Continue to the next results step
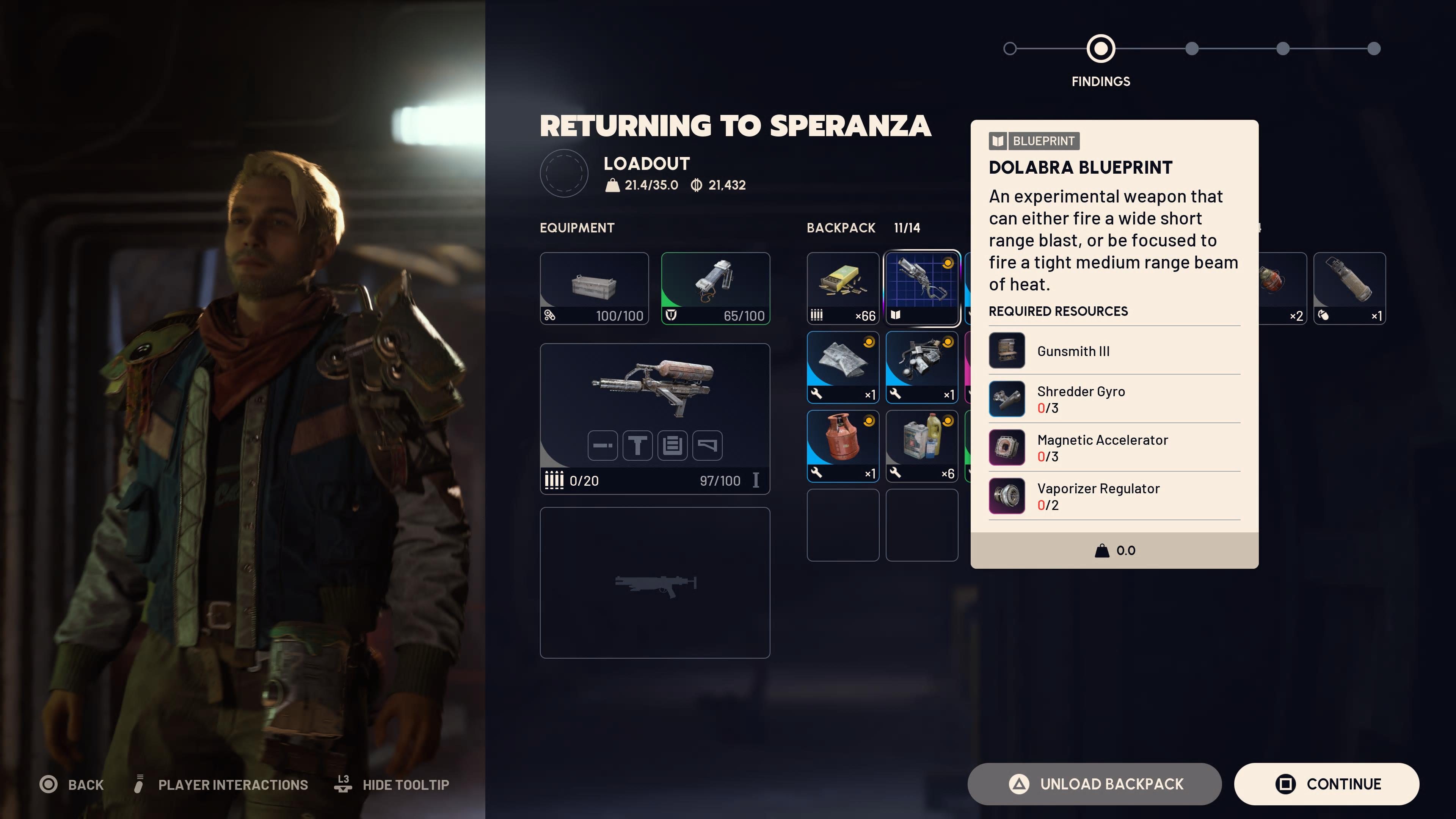1456x819 pixels. coord(1326,784)
